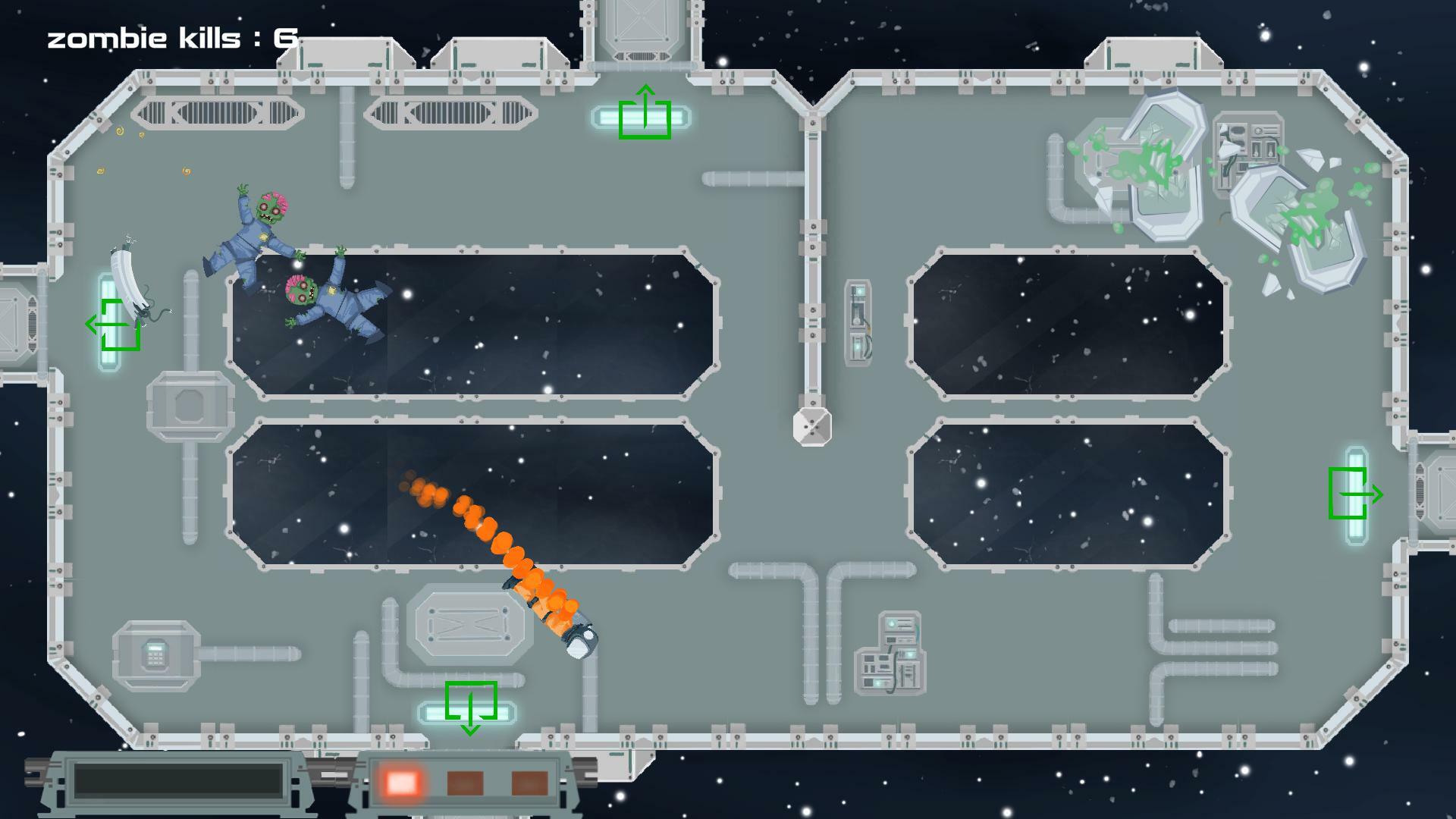Select the upward-arrow exit marker
This screenshot has height=819, width=1456.
point(645,114)
